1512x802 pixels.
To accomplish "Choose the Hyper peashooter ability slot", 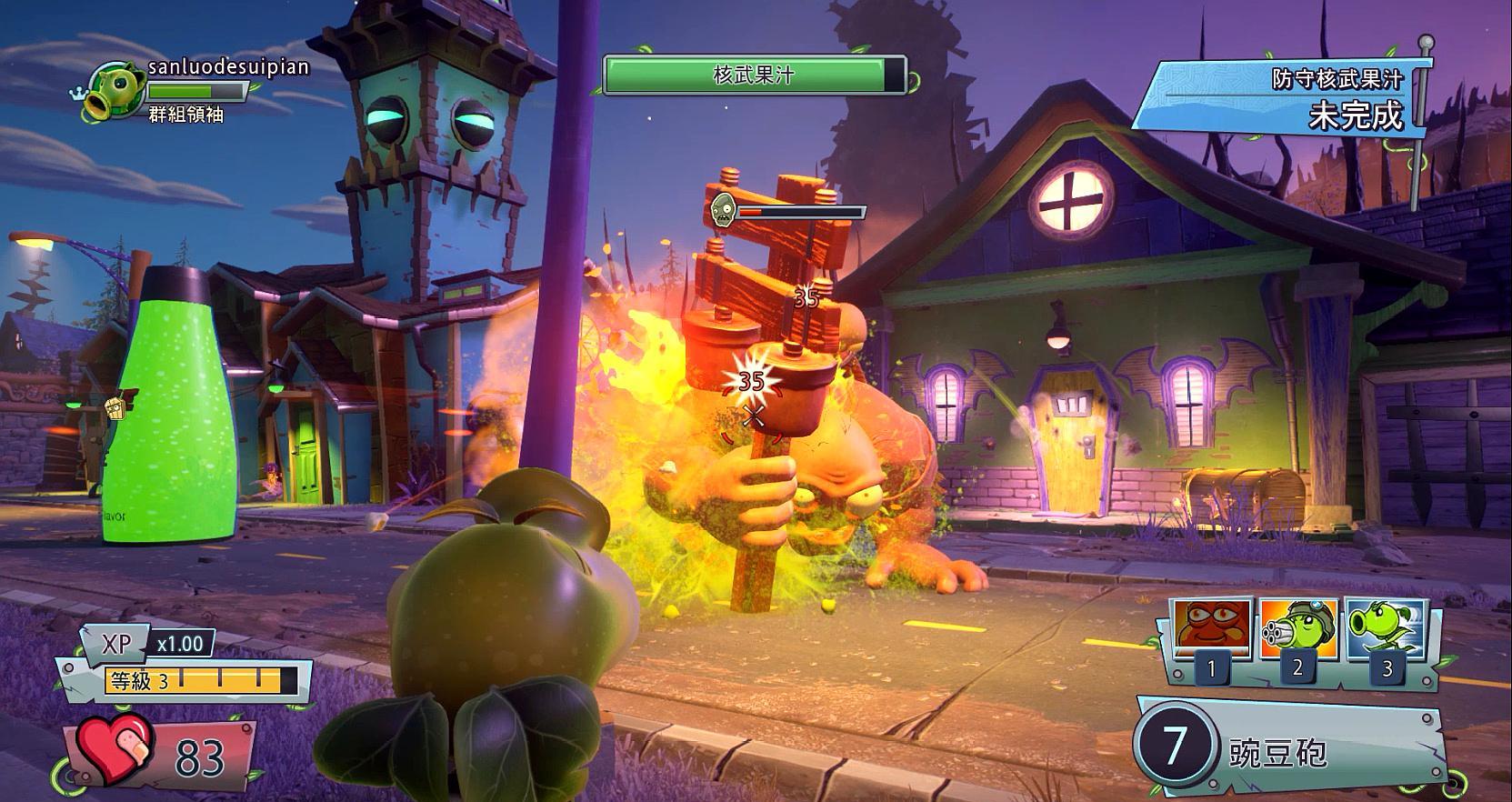I will pos(1386,628).
